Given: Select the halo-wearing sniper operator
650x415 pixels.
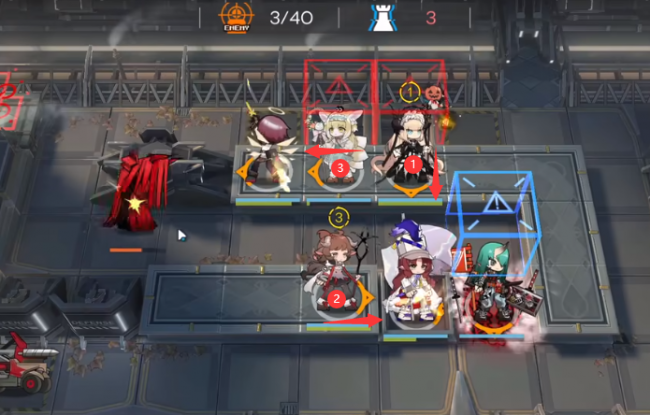Looking at the screenshot, I should click(268, 148).
